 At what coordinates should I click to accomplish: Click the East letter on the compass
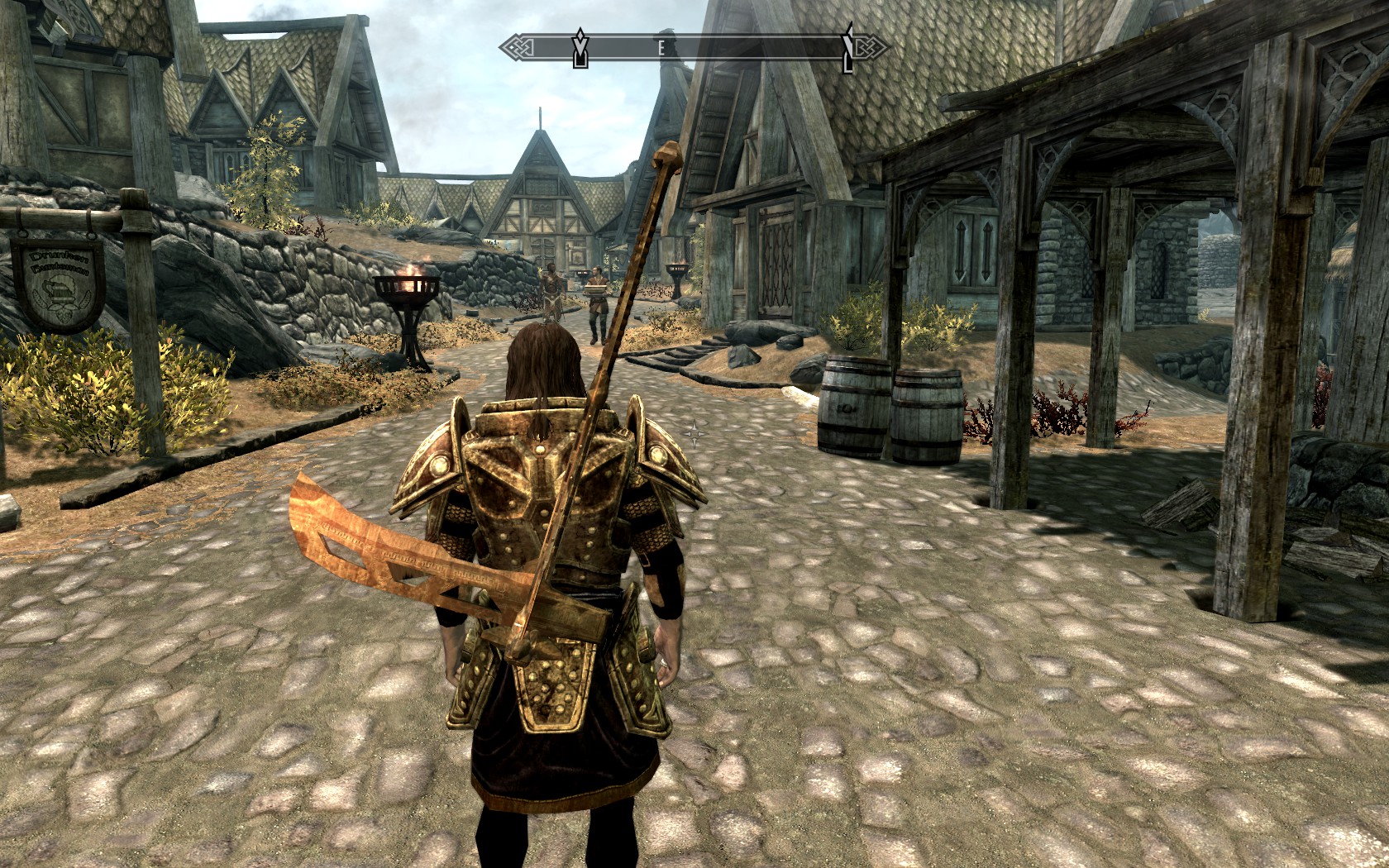point(661,49)
